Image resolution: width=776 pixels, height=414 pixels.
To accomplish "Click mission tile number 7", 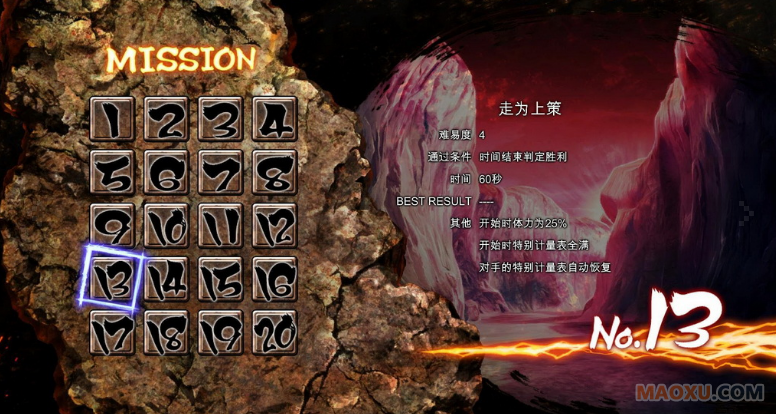I will click(x=221, y=174).
